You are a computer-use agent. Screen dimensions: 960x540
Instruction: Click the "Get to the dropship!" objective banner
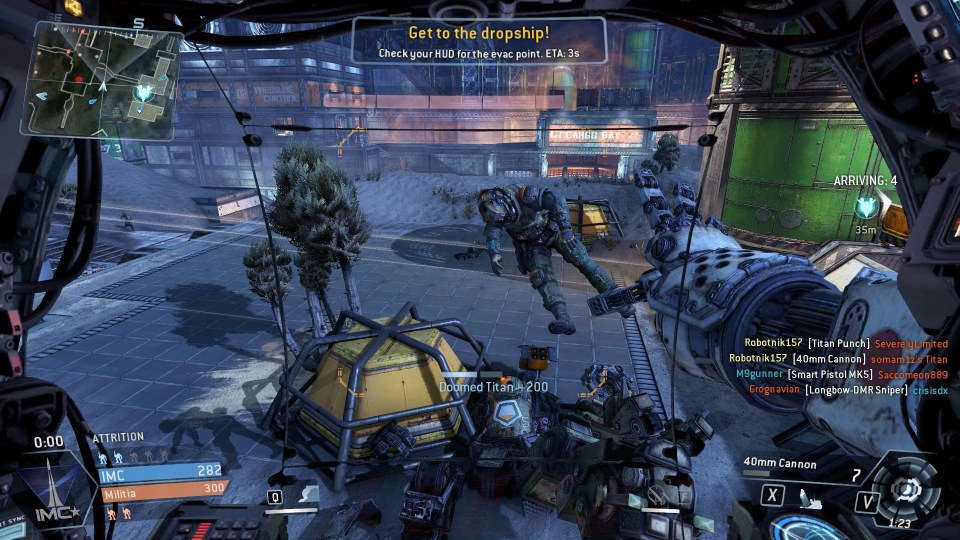point(478,42)
